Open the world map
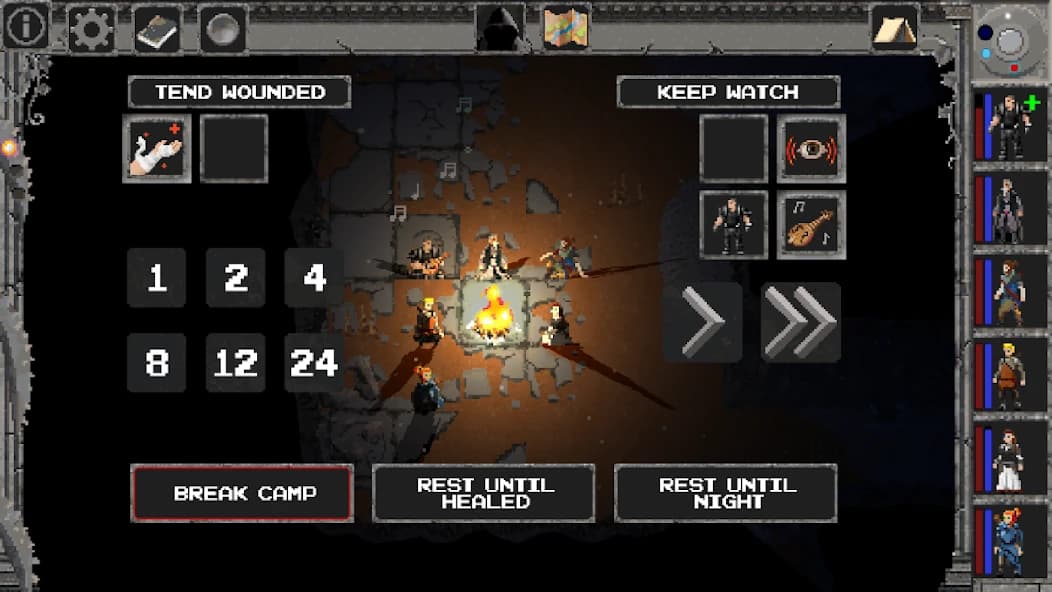 566,27
